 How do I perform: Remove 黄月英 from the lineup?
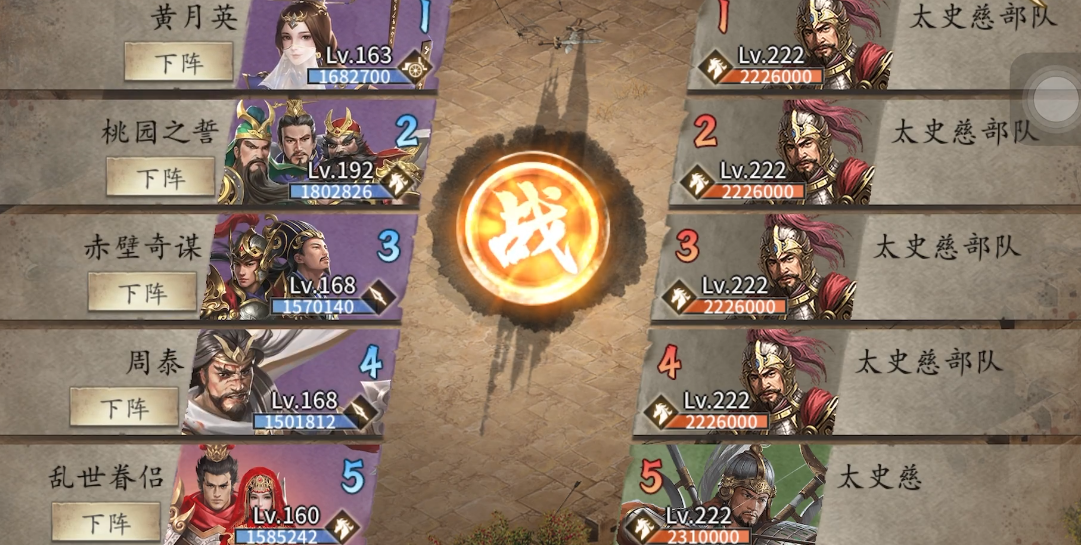pos(179,63)
